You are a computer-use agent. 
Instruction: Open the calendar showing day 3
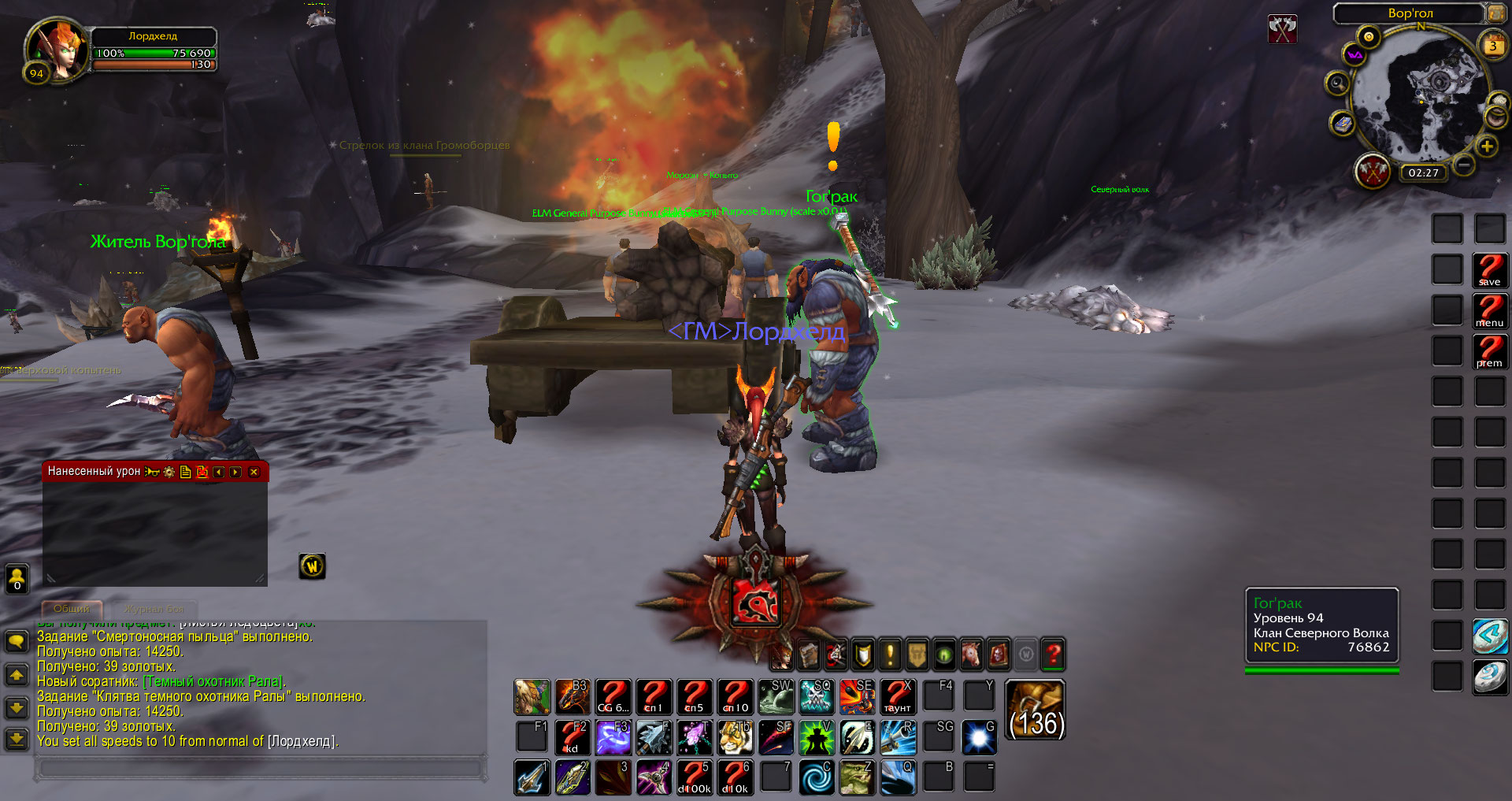pos(1492,46)
